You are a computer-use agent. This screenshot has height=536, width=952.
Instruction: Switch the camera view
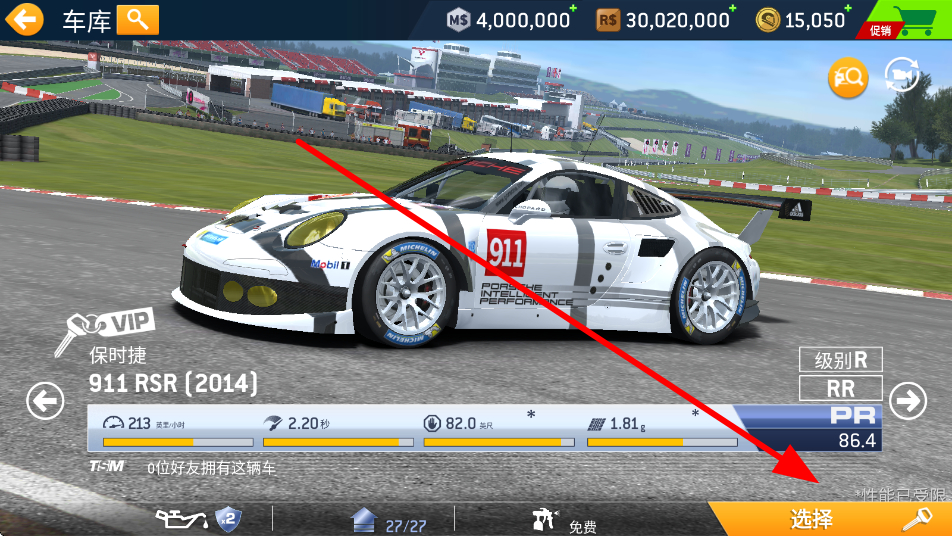coord(903,77)
